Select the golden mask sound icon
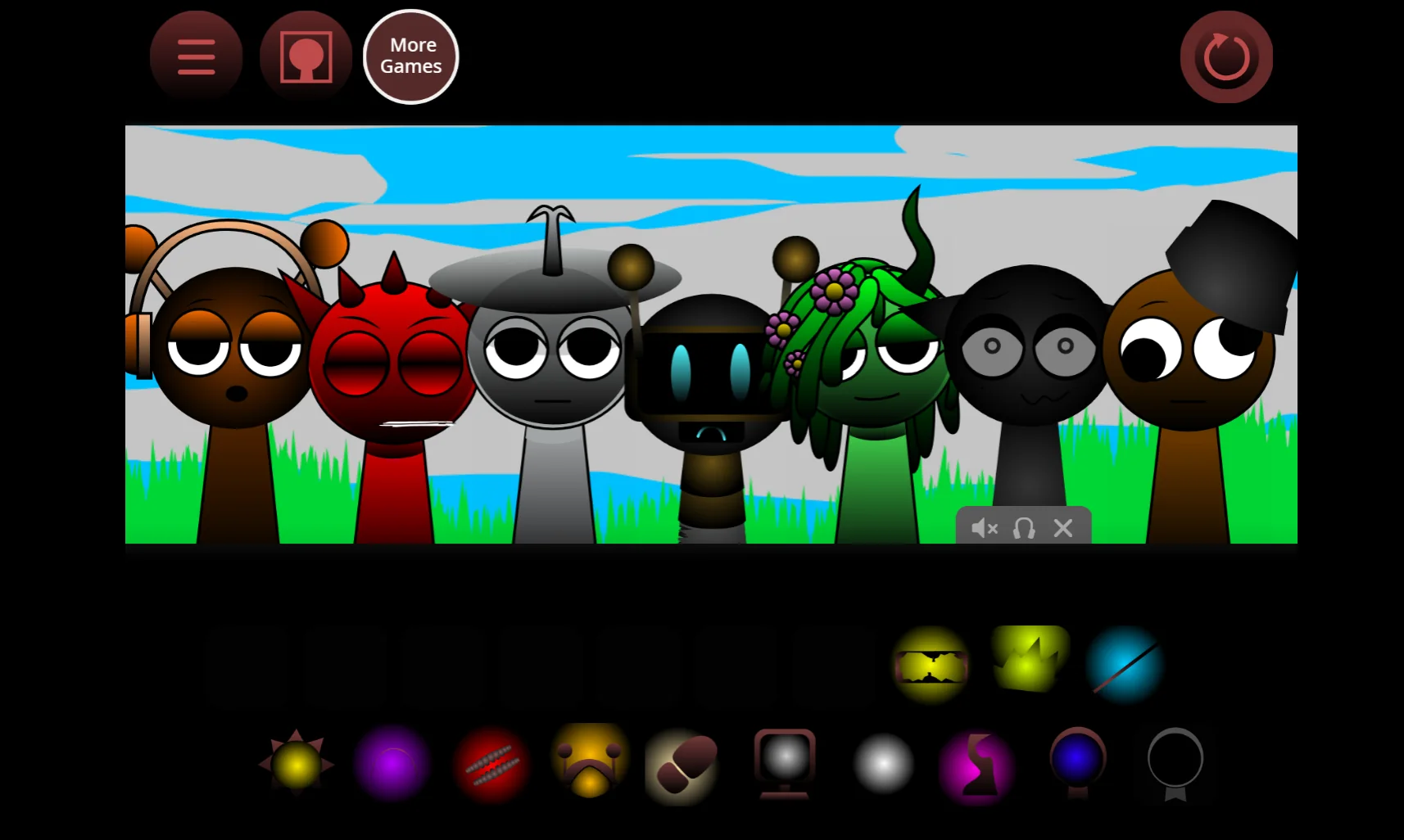The height and width of the screenshot is (840, 1404). click(x=589, y=765)
